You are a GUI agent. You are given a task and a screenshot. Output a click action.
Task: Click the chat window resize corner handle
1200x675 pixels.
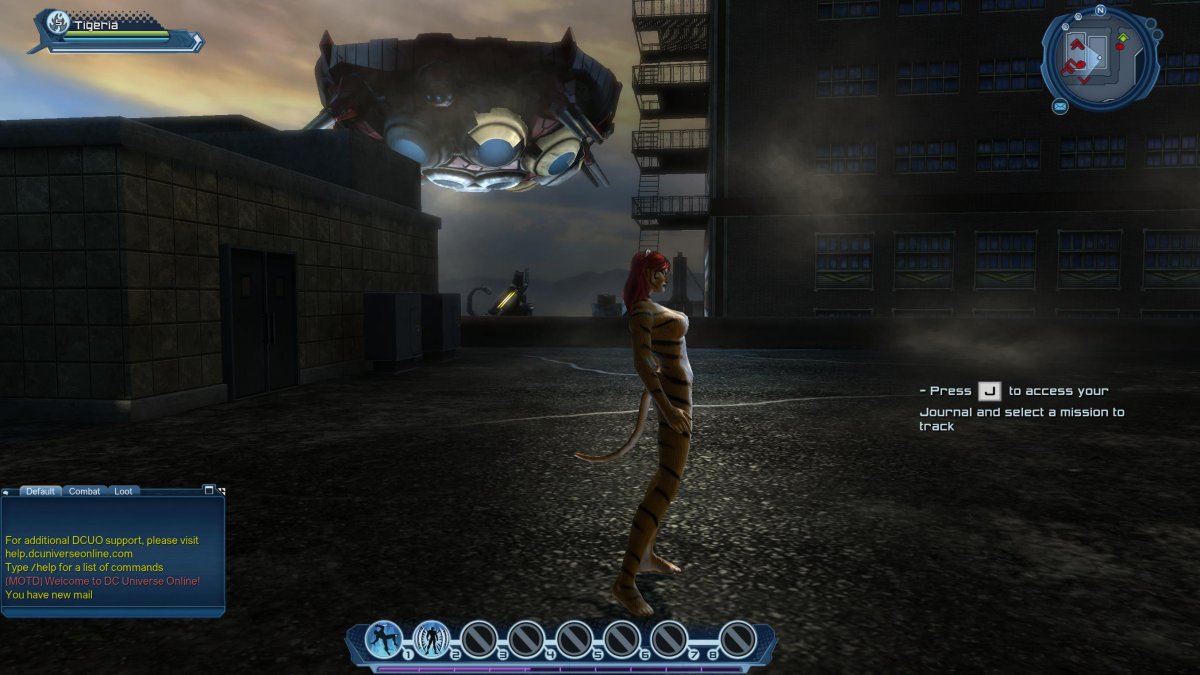pos(221,491)
